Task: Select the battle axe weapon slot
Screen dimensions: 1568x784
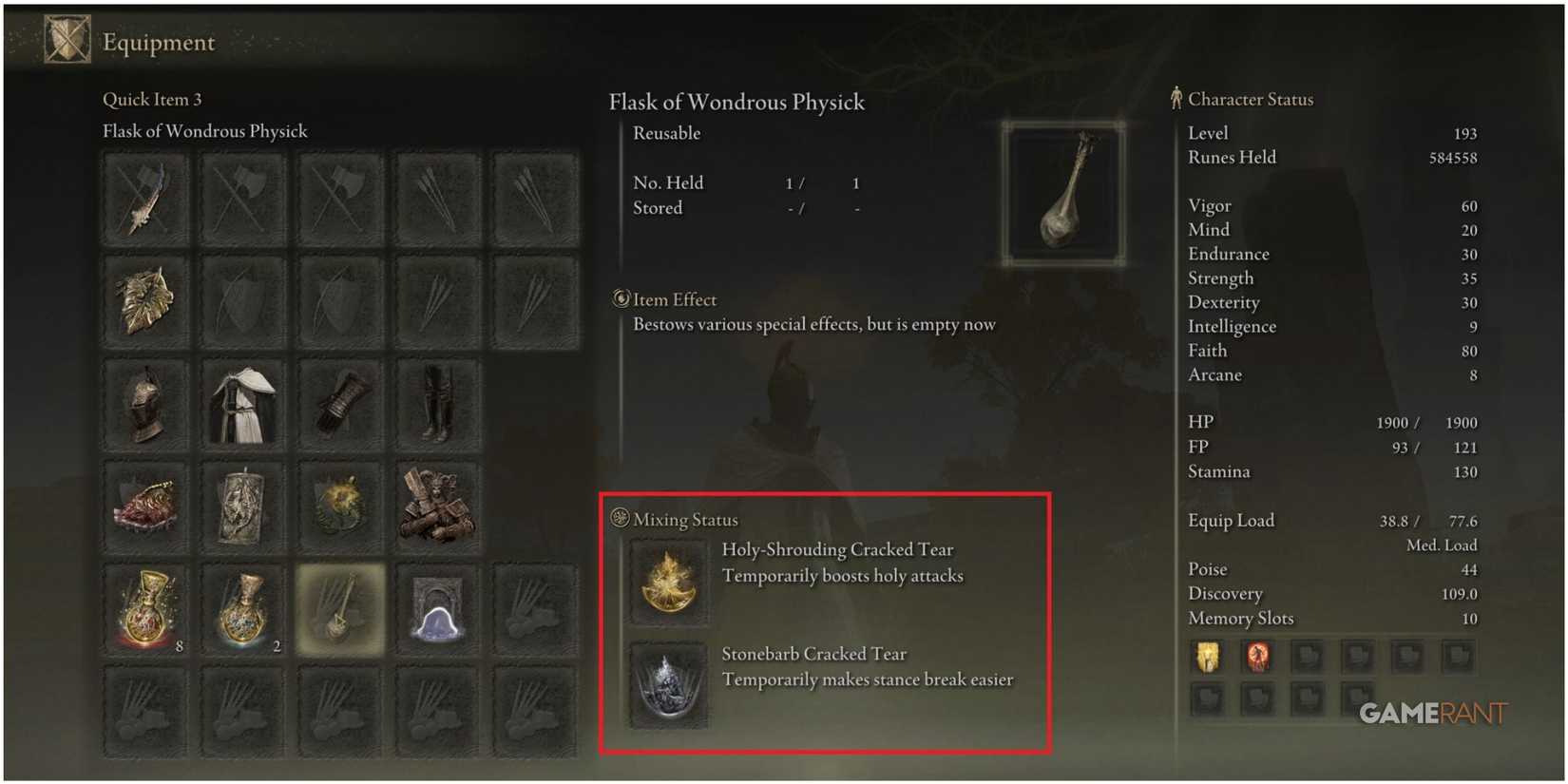Action: pyautogui.click(x=242, y=197)
